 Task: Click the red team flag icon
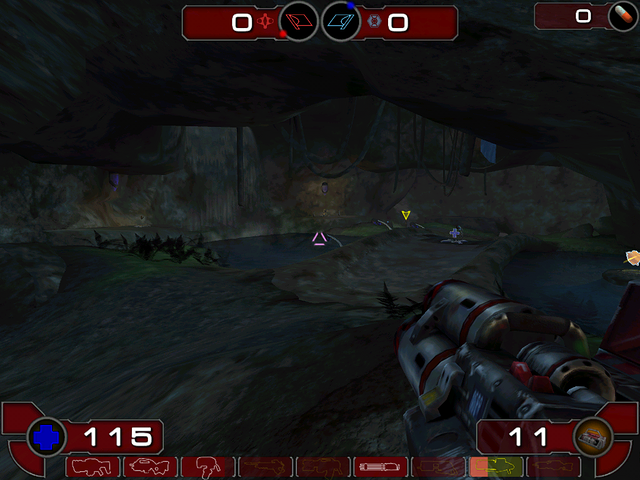298,21
